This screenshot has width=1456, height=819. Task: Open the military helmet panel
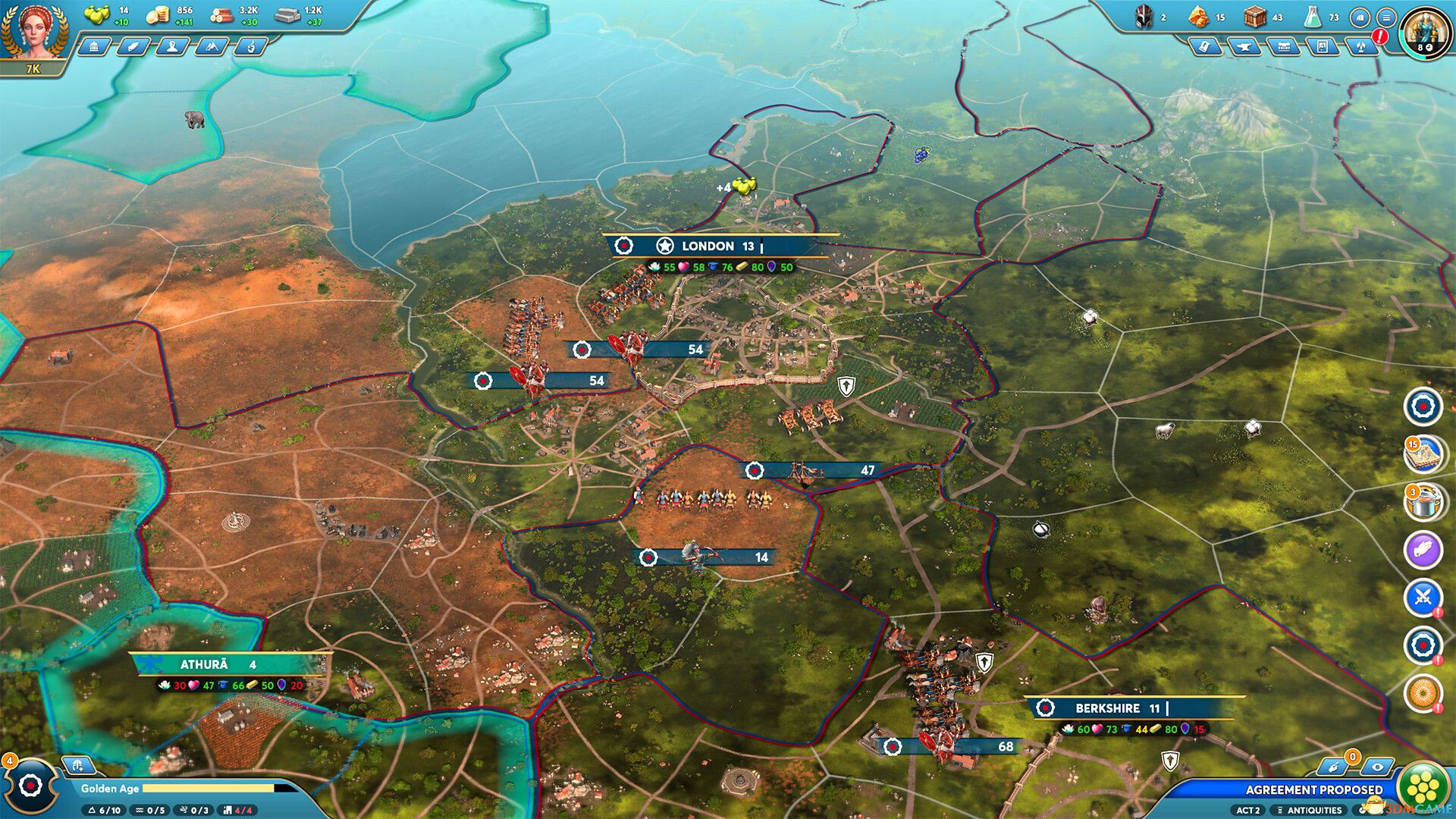pos(1144,18)
